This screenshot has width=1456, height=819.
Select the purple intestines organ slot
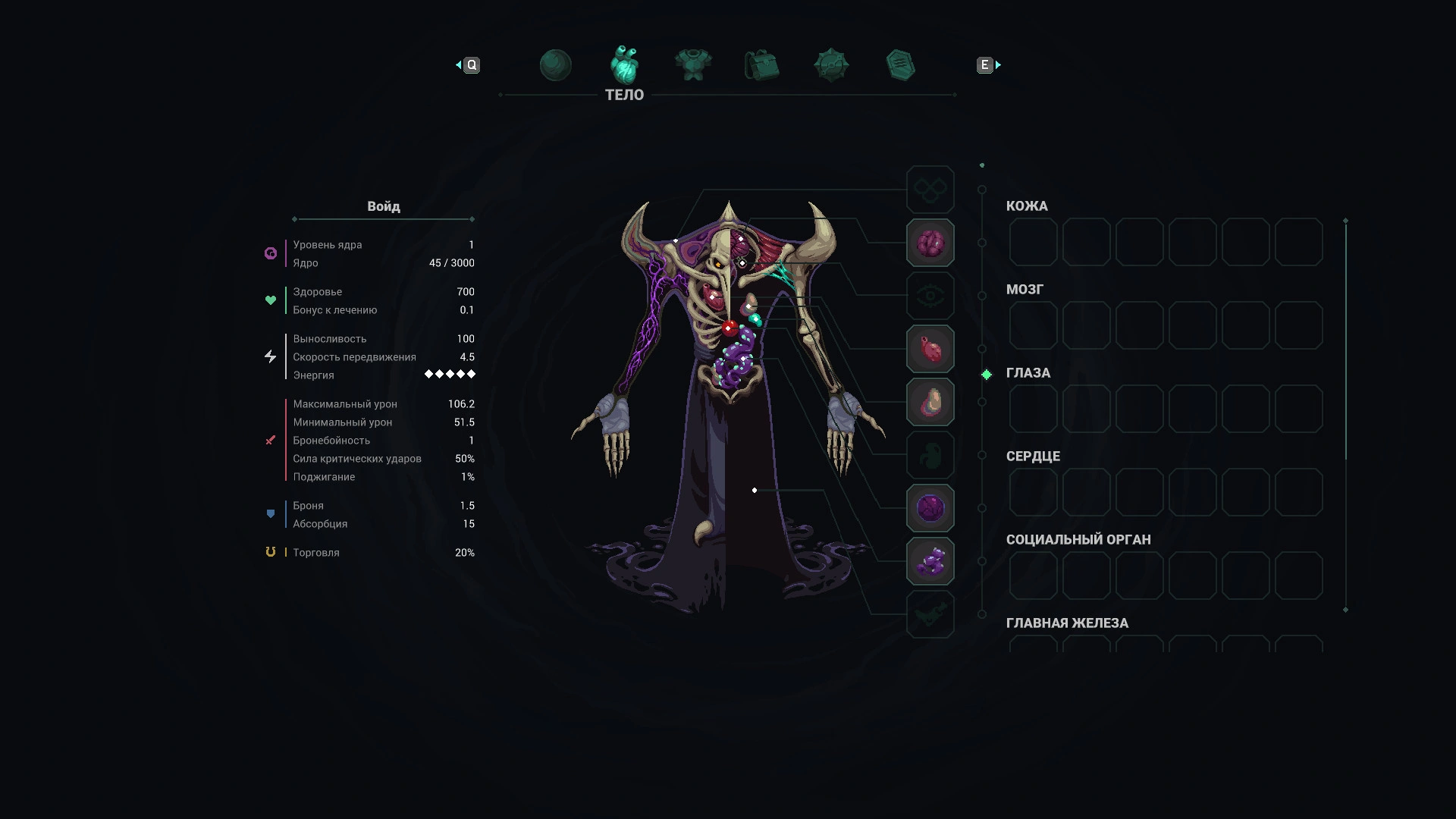coord(930,561)
